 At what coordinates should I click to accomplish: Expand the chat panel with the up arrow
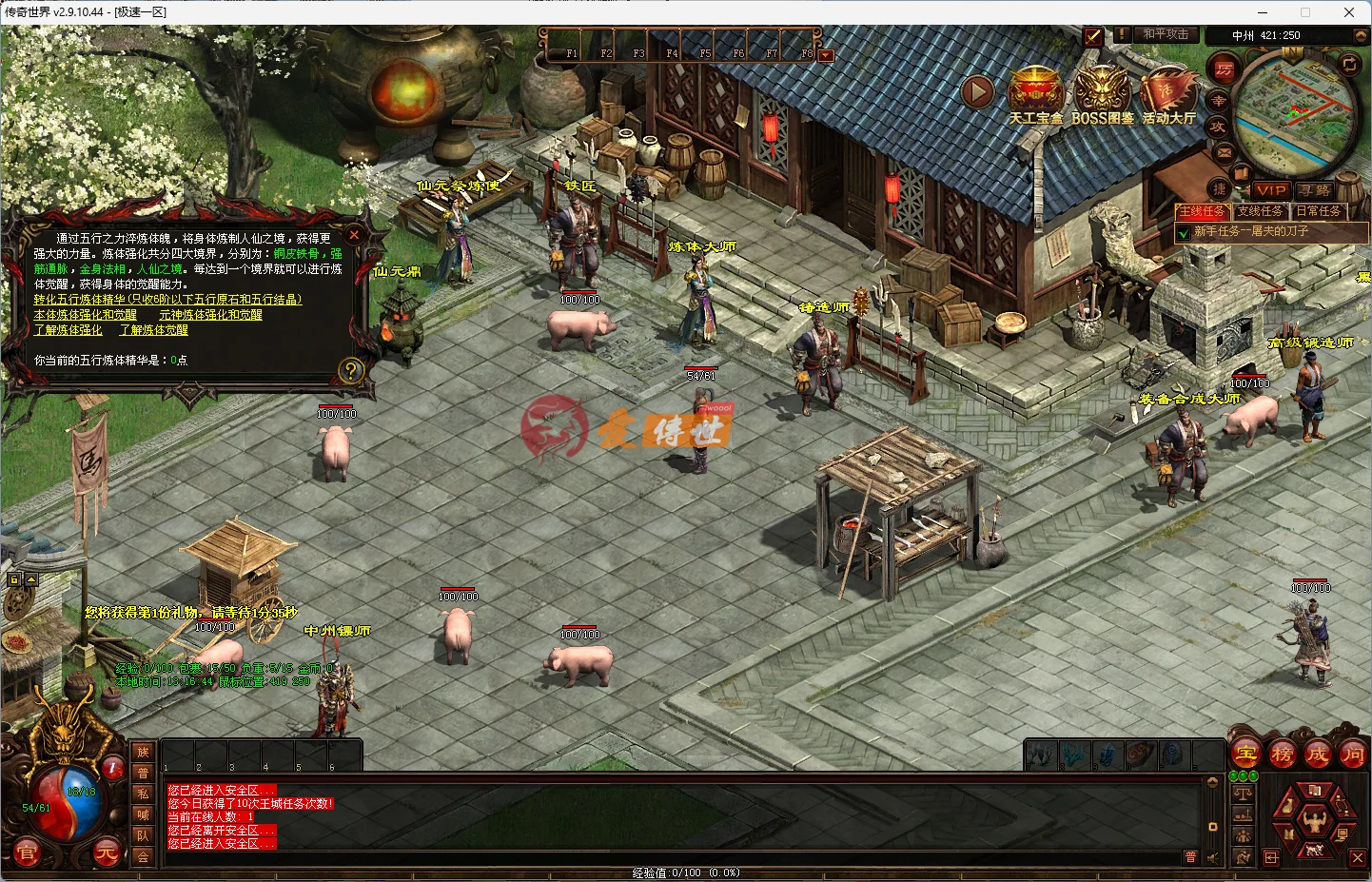[x=1212, y=783]
